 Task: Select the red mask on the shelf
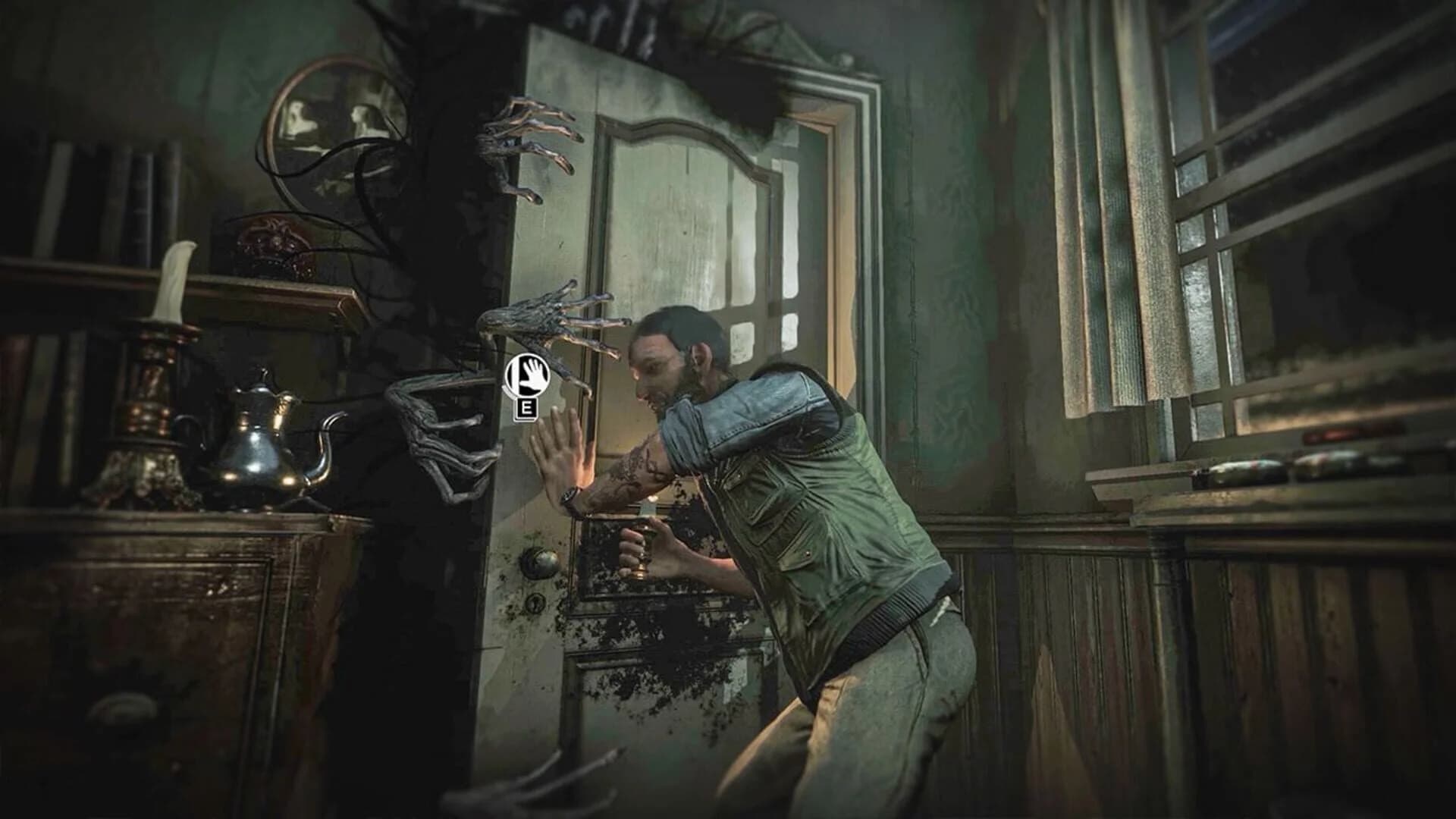[273, 235]
